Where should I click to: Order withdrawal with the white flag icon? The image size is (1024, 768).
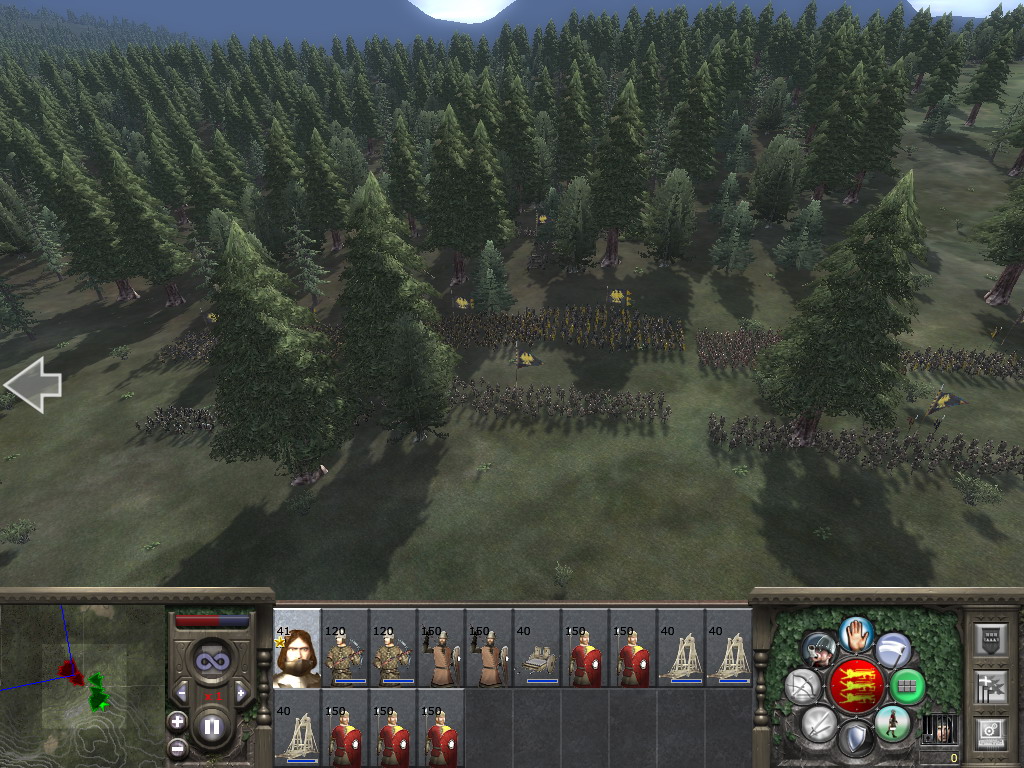coord(893,650)
